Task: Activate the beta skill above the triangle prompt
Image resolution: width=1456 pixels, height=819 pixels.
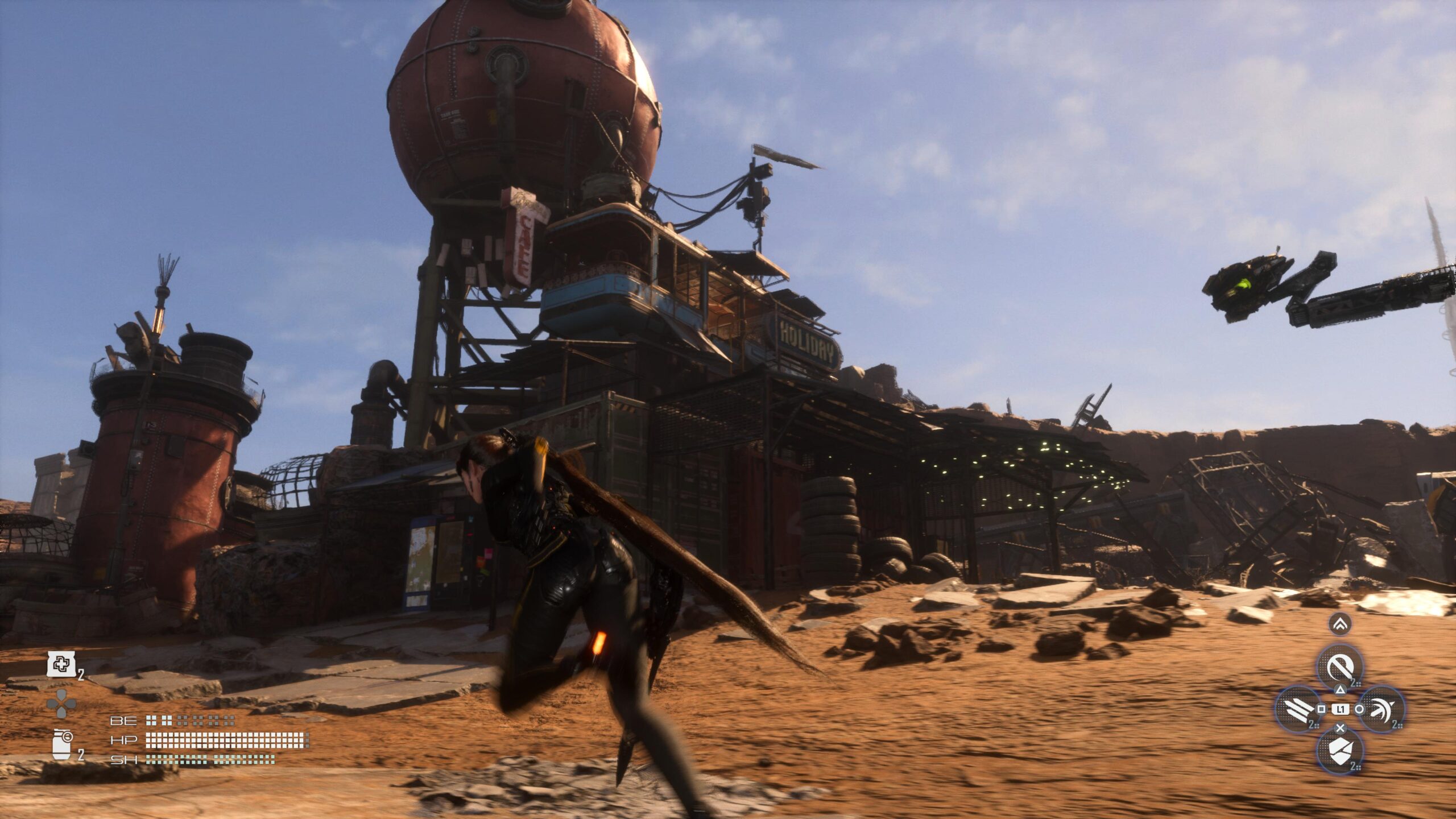Action: pos(1339,665)
